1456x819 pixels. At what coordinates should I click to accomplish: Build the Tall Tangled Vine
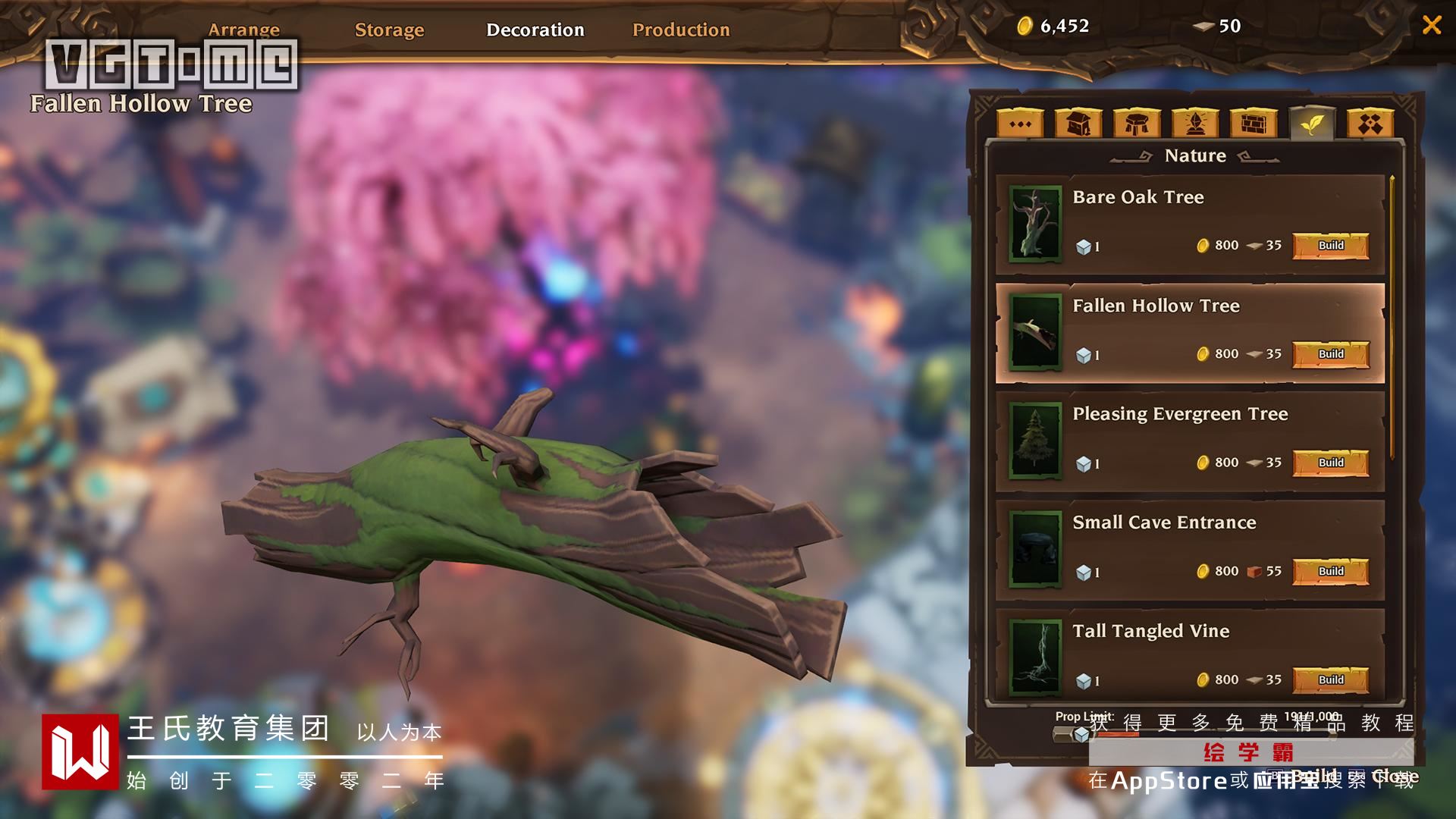1331,679
